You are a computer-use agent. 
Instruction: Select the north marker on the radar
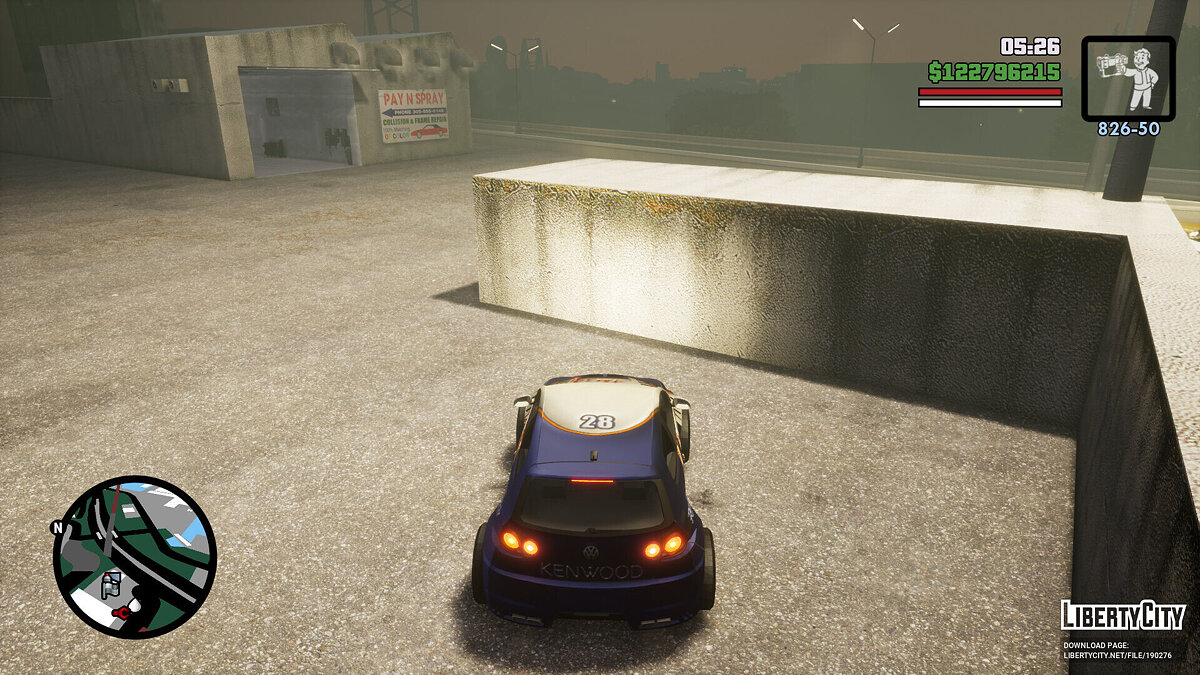point(57,527)
